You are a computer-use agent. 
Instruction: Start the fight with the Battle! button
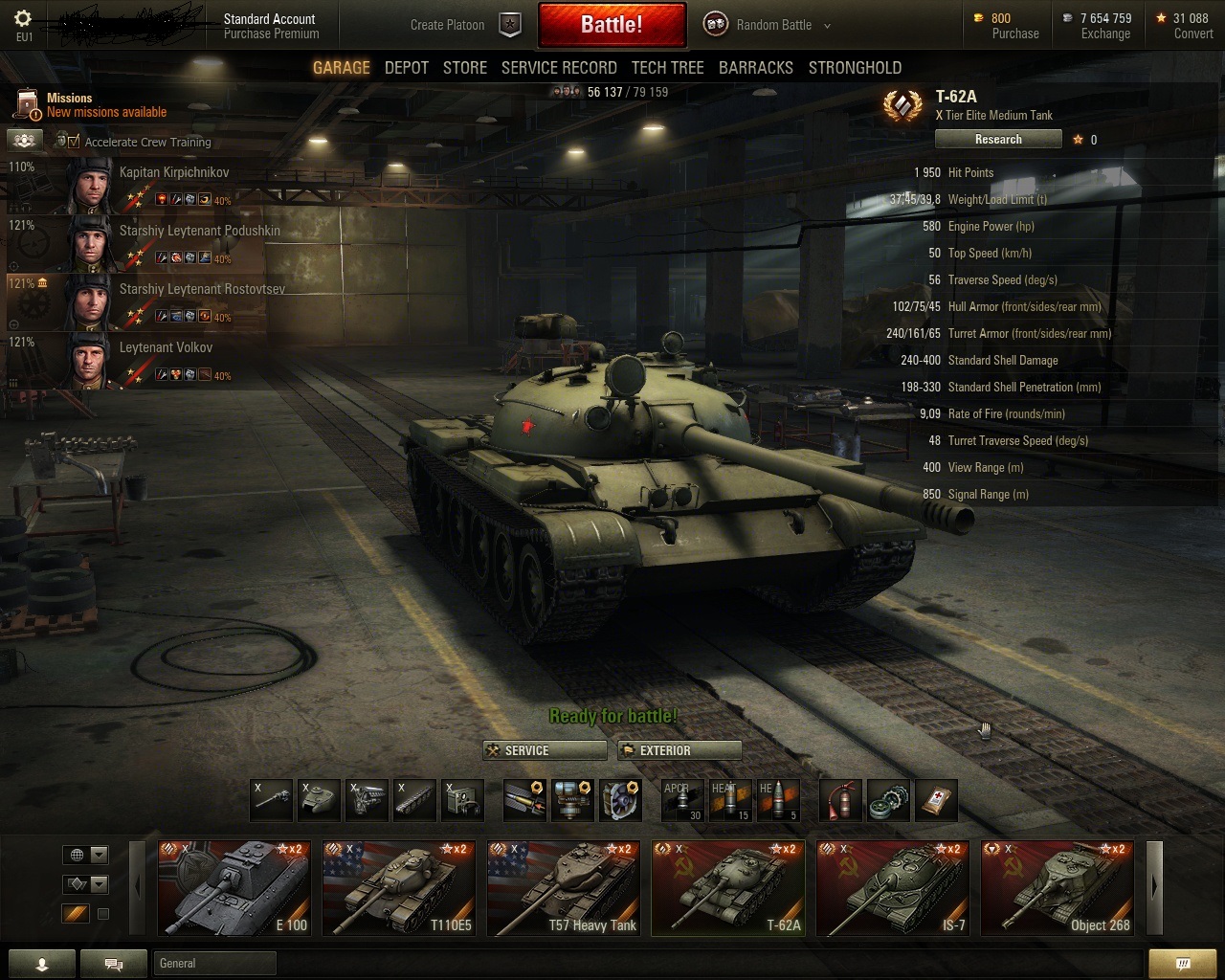[612, 25]
